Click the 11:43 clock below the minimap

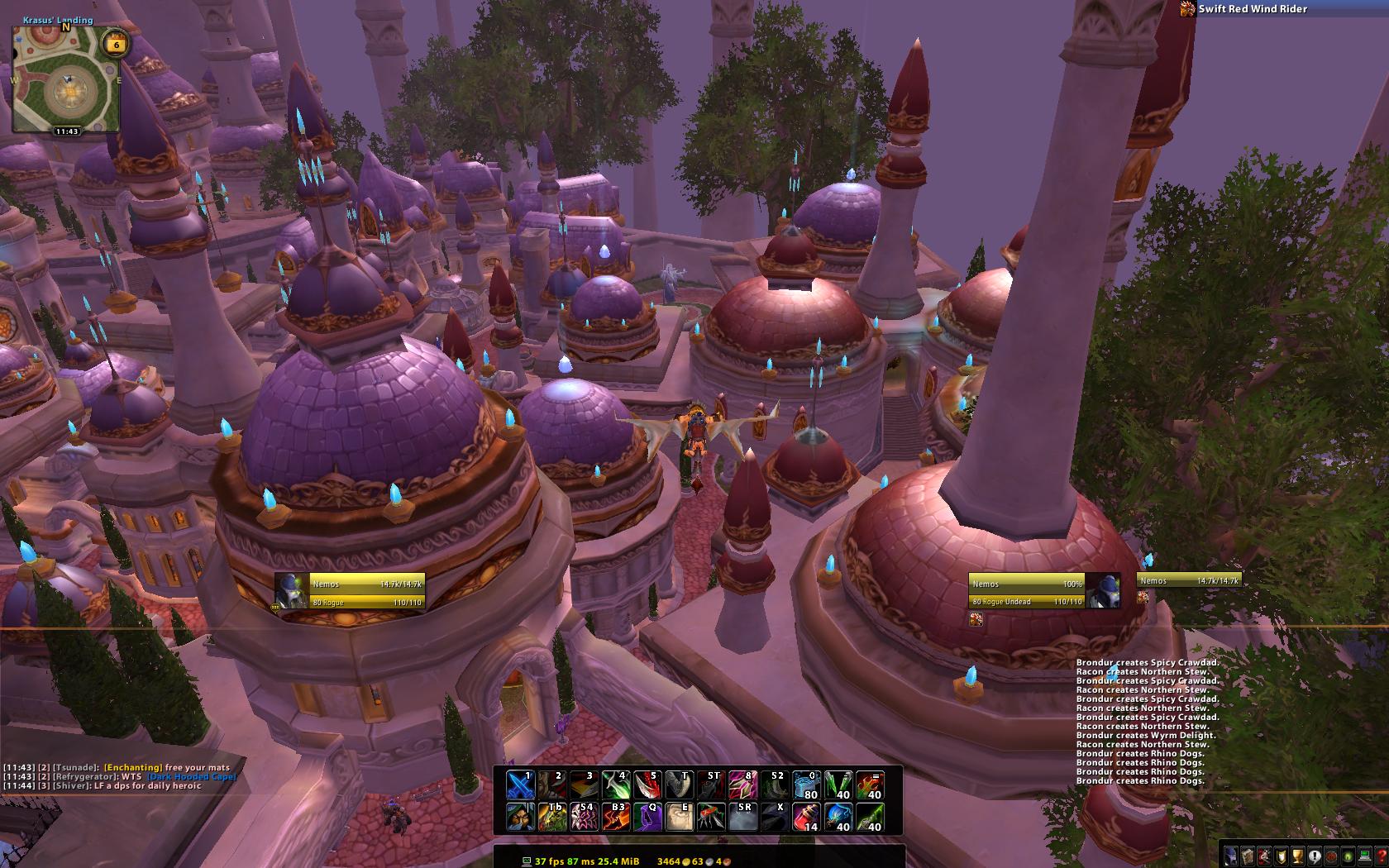tap(67, 131)
